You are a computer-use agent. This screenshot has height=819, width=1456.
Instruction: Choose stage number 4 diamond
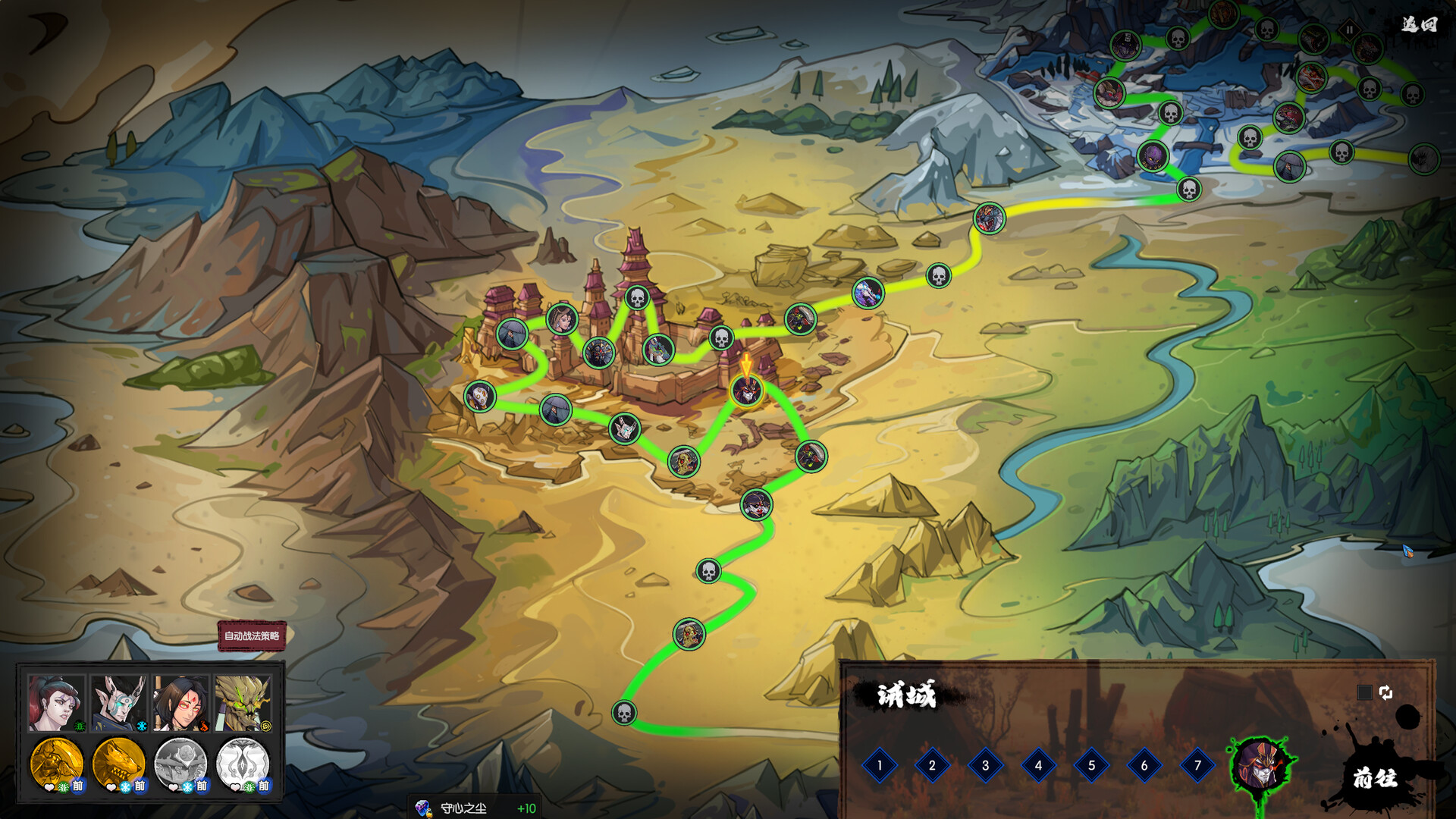tap(1038, 765)
